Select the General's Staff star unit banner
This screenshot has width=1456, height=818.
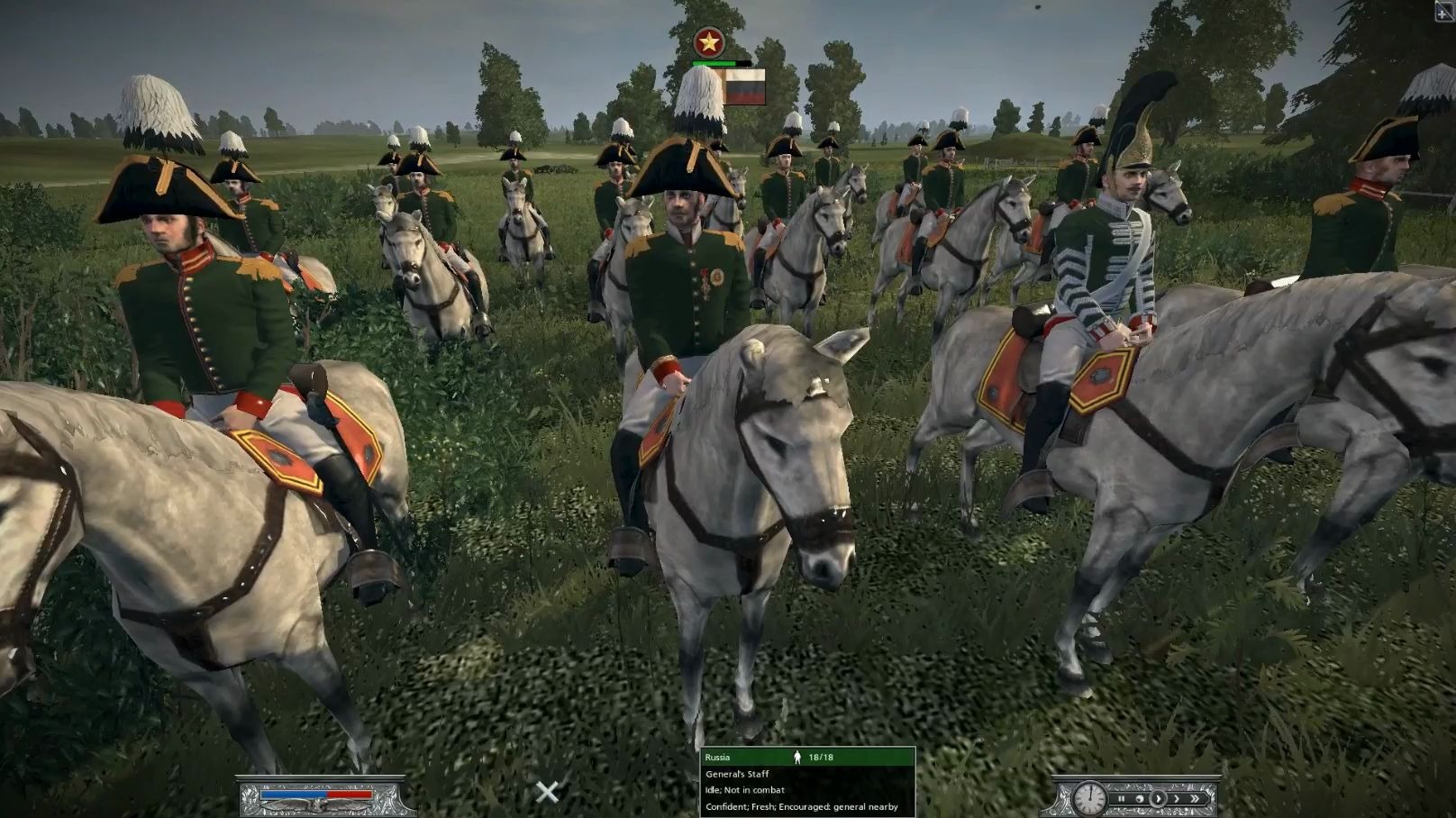(x=709, y=41)
